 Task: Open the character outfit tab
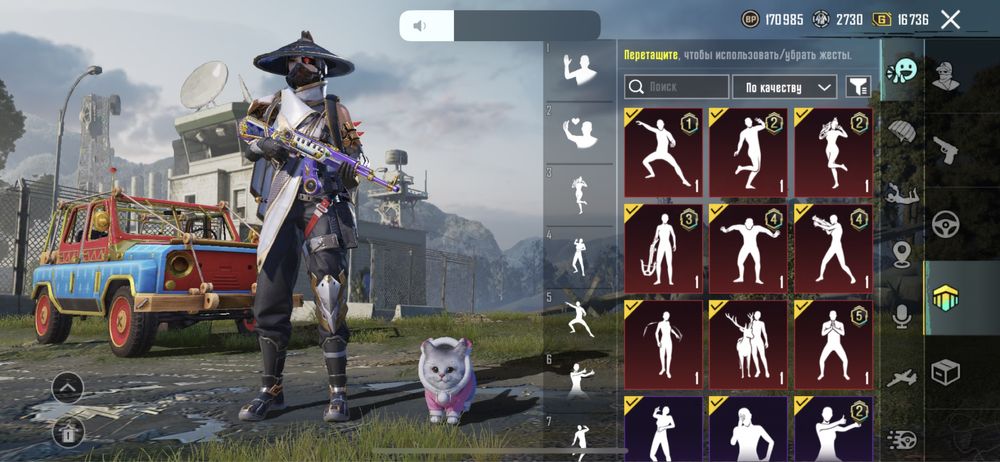[945, 73]
